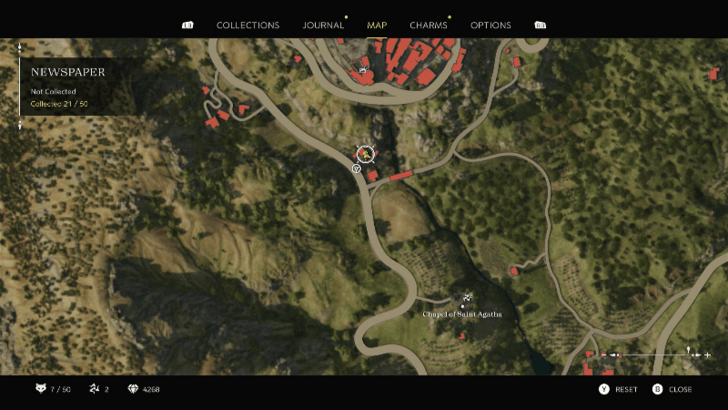Click the Chapel of Saint Agatha marker
Image resolution: width=728 pixels, height=410 pixels.
point(466,297)
